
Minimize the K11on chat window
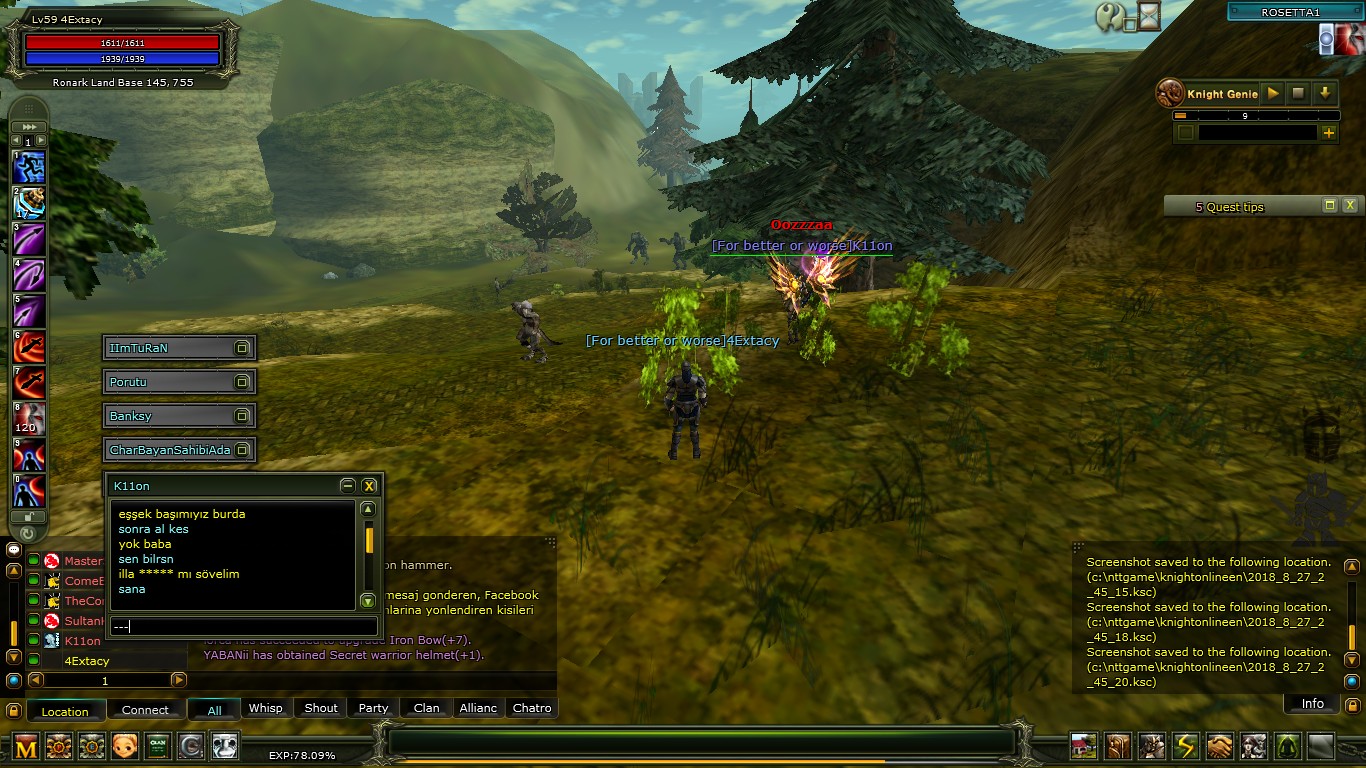pyautogui.click(x=347, y=486)
